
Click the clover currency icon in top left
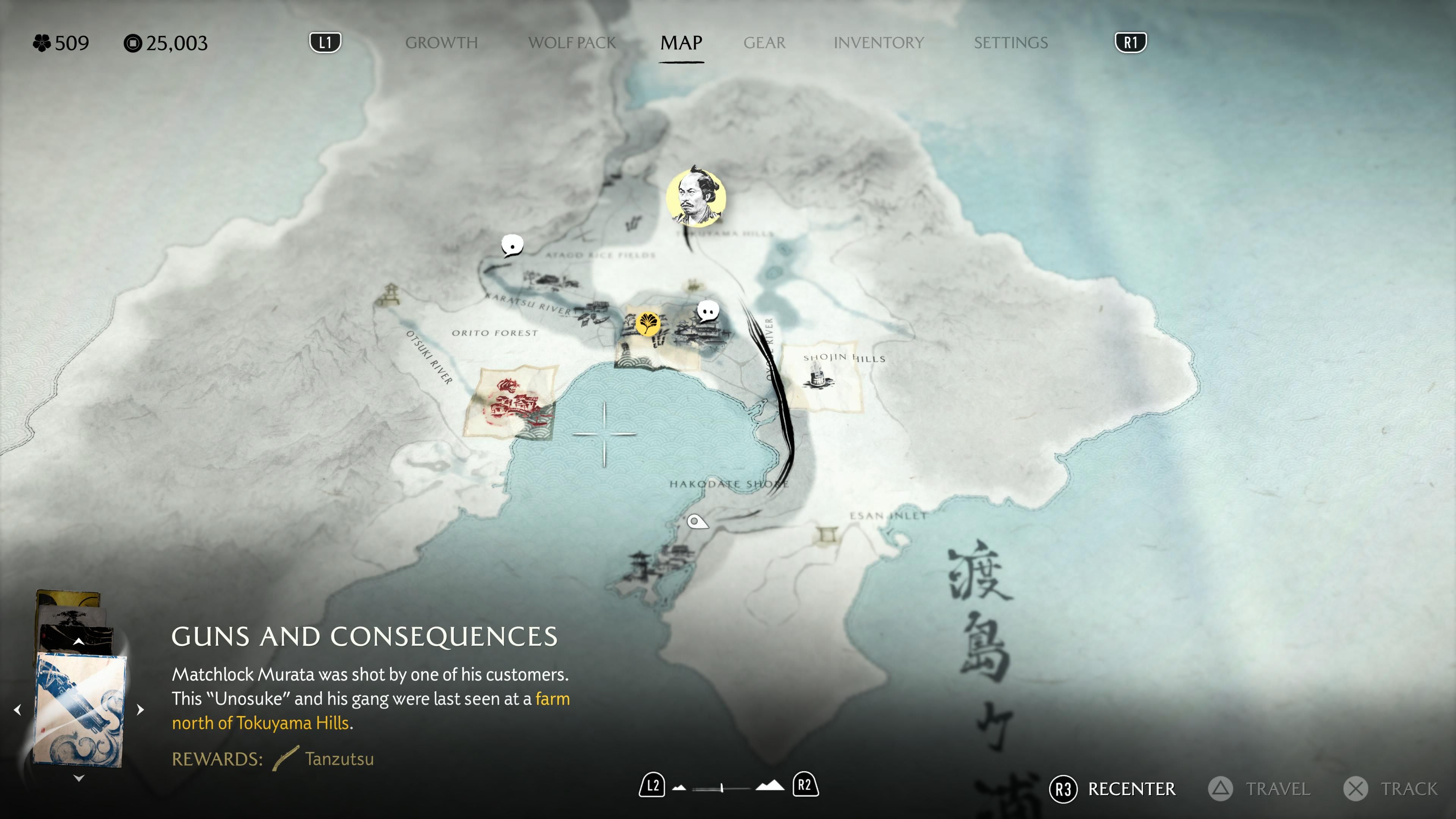(42, 42)
